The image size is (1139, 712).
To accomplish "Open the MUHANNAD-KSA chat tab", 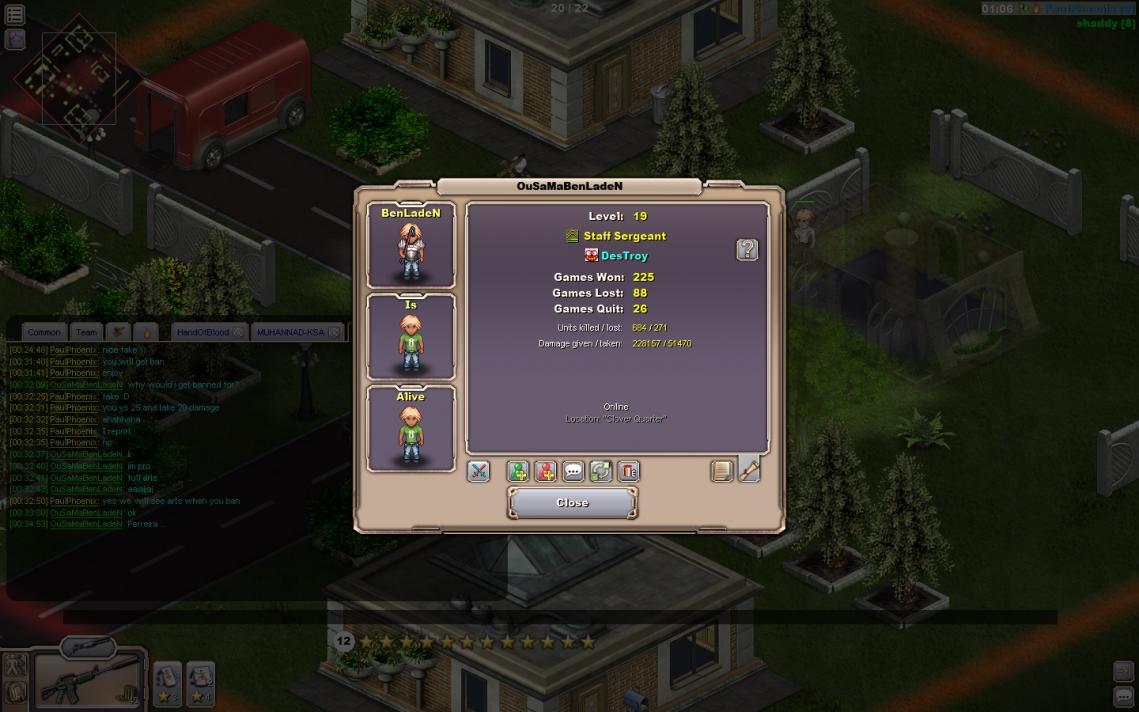I will tap(291, 332).
